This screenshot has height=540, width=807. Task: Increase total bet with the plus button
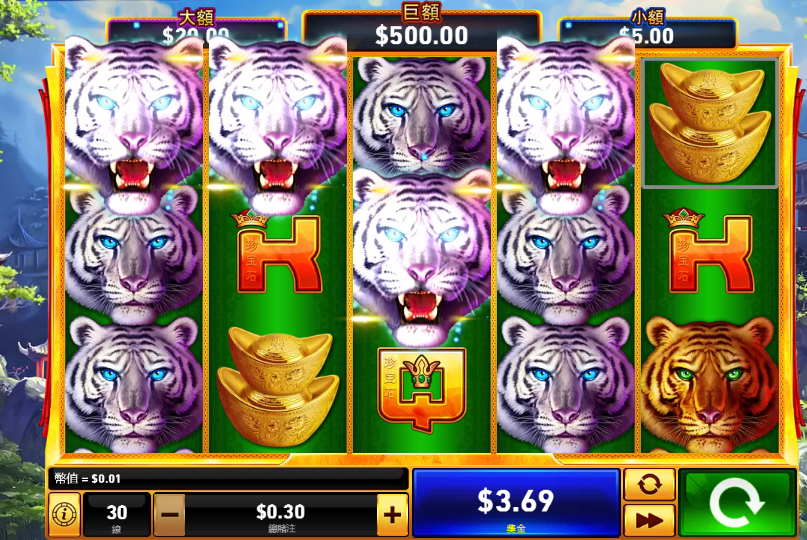pos(392,515)
